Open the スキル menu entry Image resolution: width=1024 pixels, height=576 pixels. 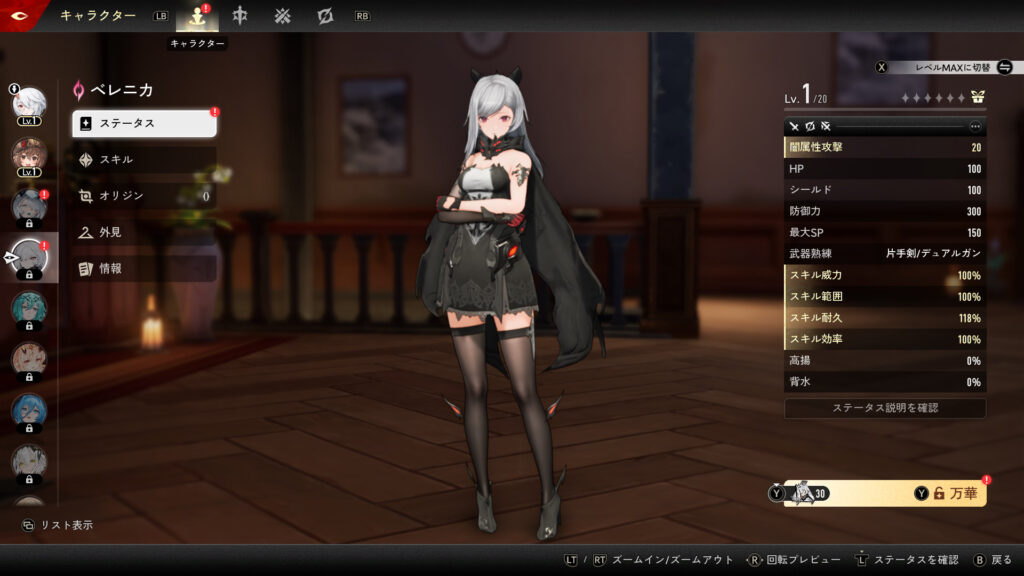(144, 159)
